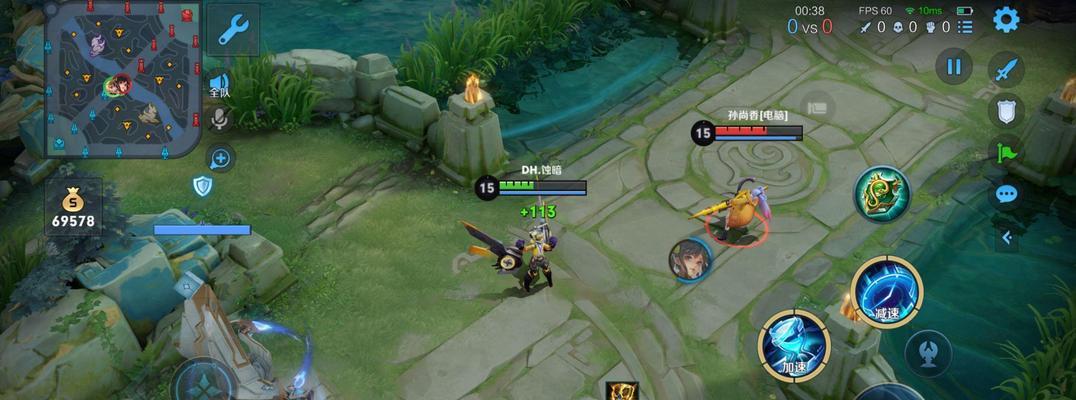Send the sword attack signal
1076x400 pixels.
coord(1006,70)
